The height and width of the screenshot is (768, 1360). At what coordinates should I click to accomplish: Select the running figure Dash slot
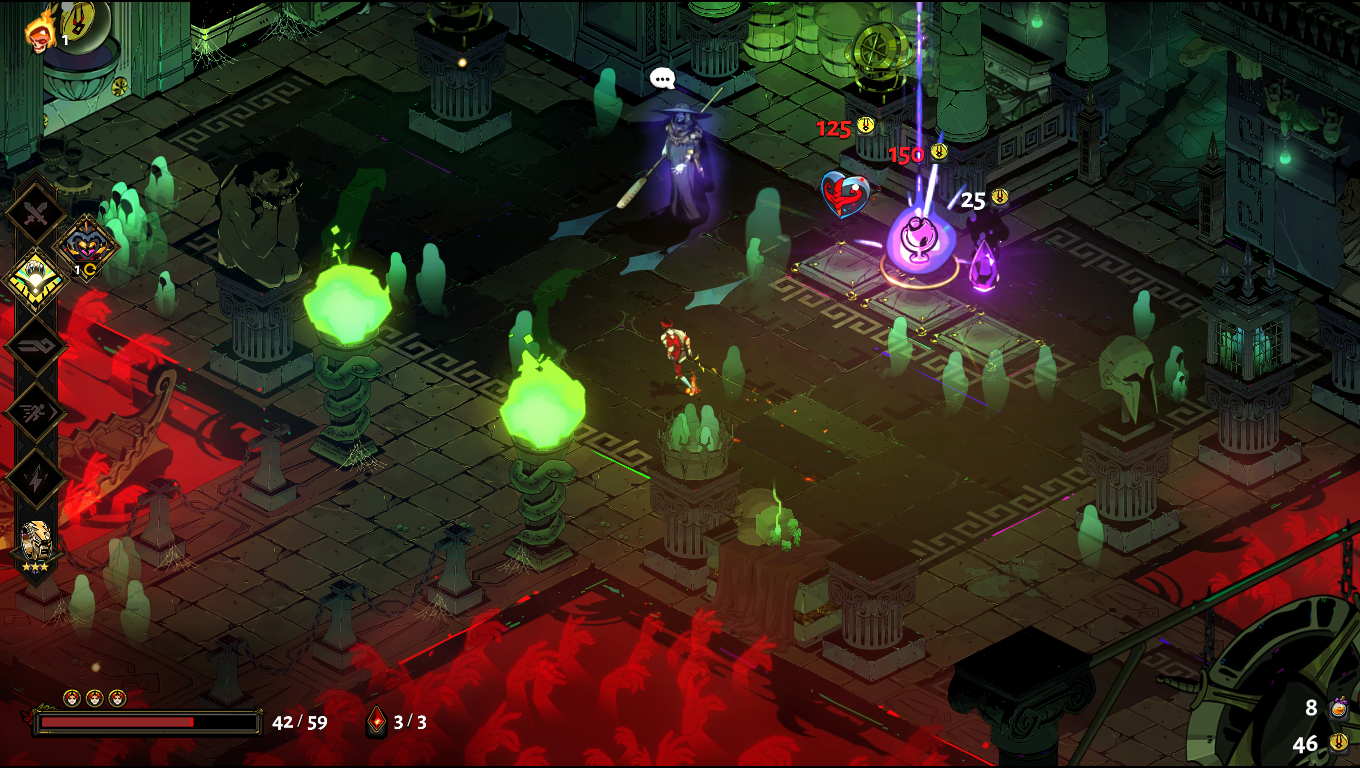36,411
